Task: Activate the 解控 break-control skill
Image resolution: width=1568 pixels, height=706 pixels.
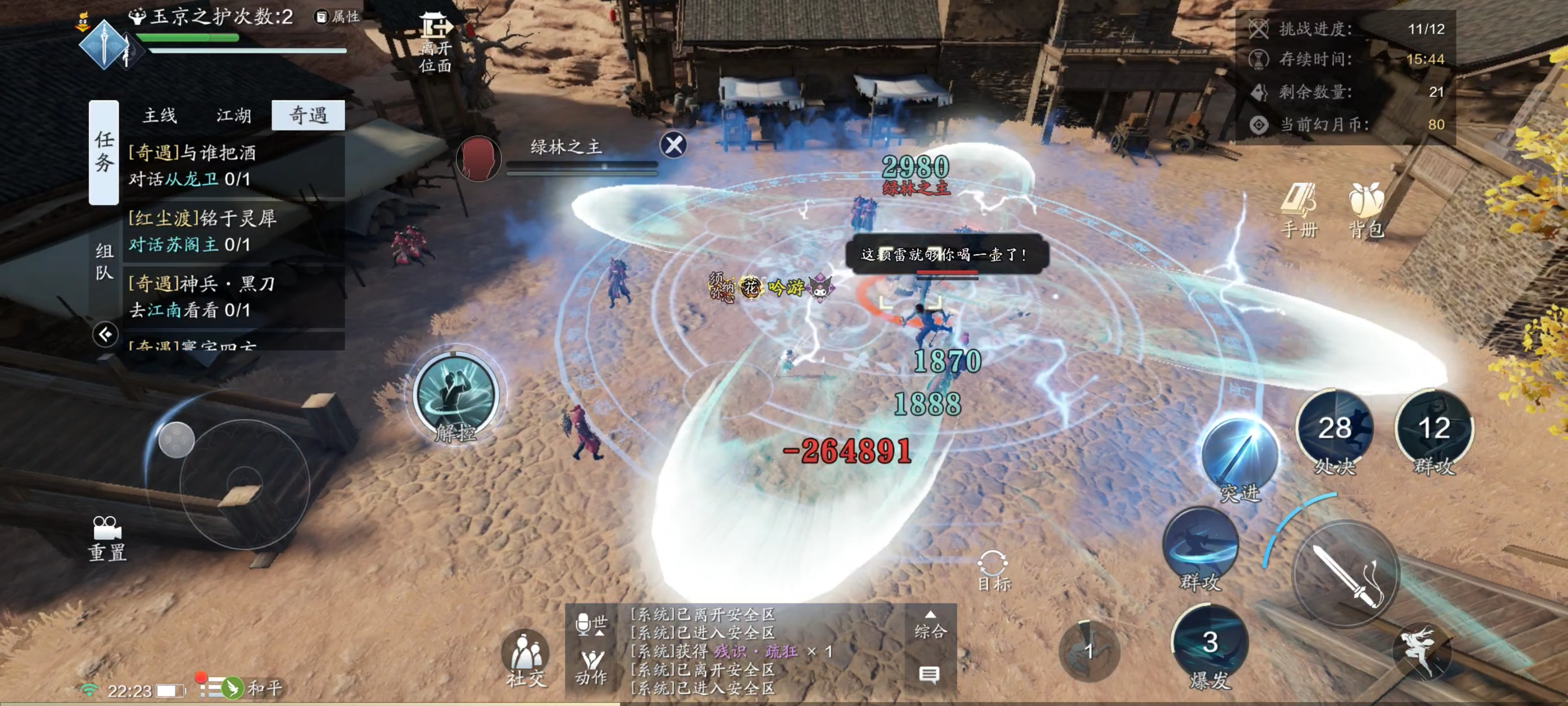Action: pyautogui.click(x=455, y=396)
